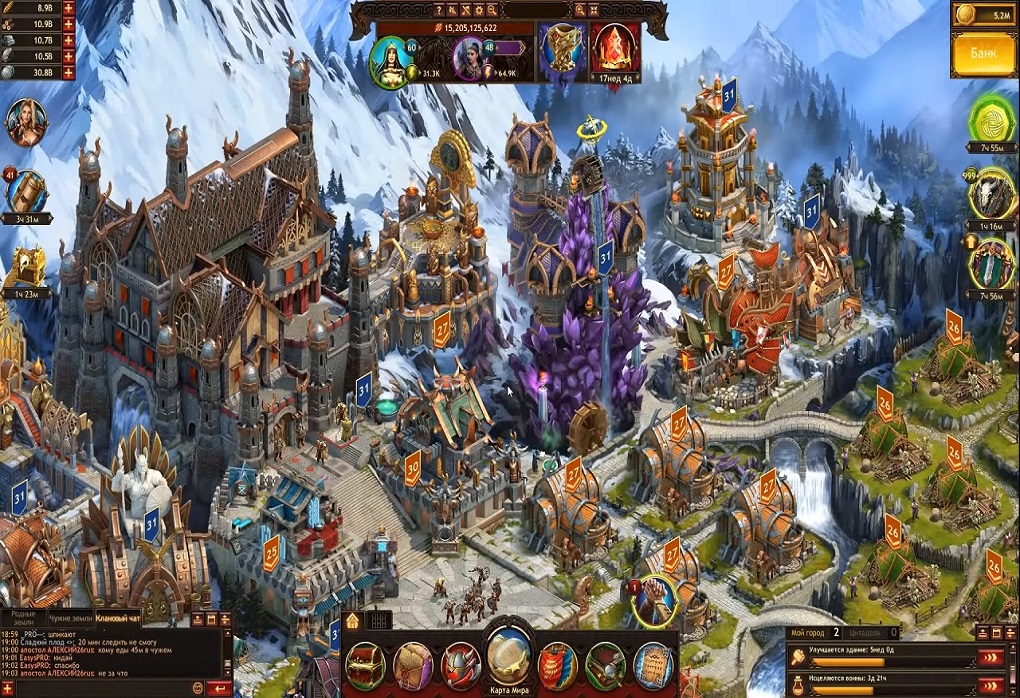Open the red crown event icon
This screenshot has height=698, width=1020.
(x=614, y=47)
